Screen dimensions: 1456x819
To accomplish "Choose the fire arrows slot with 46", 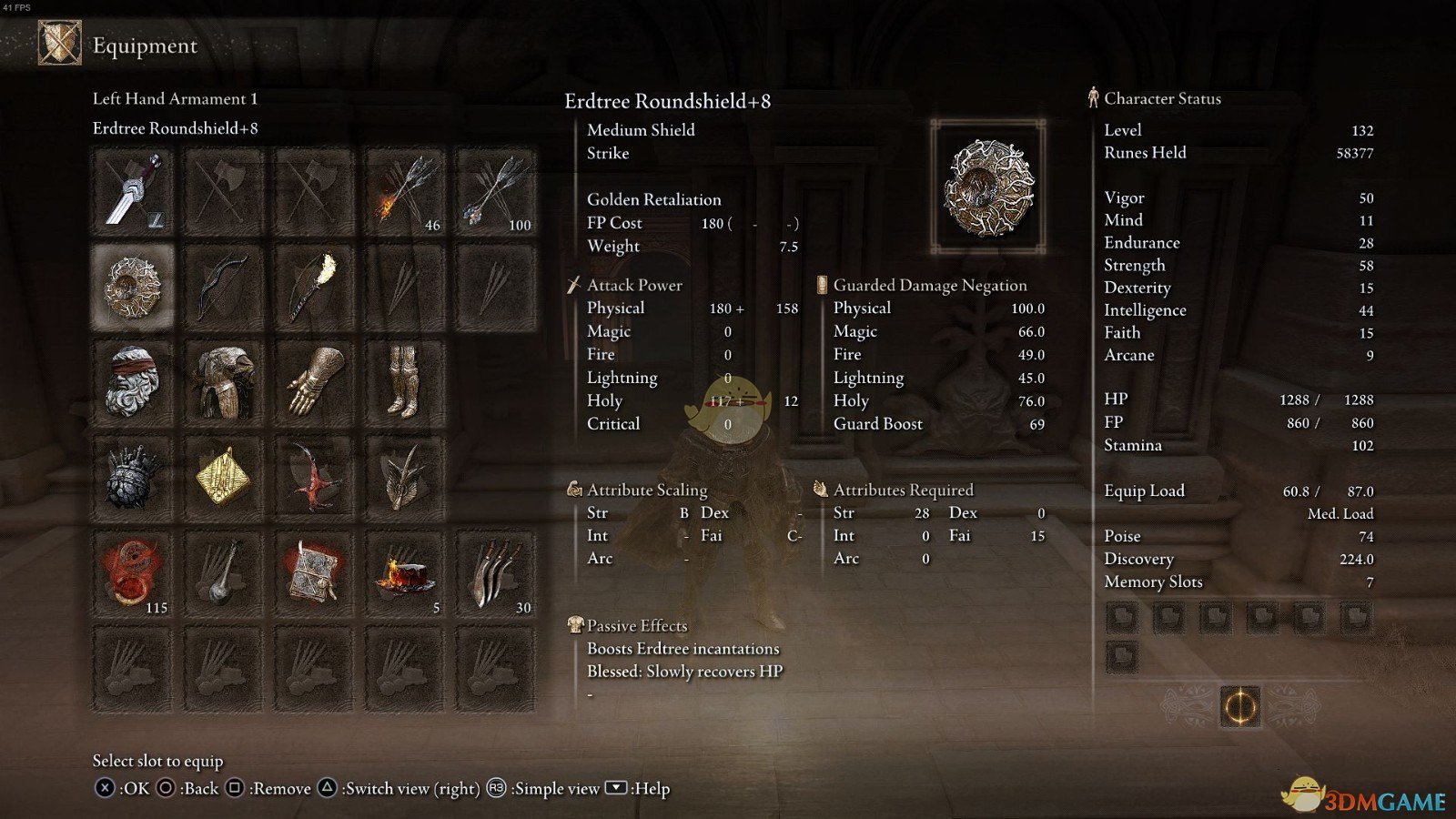I will coord(405,192).
